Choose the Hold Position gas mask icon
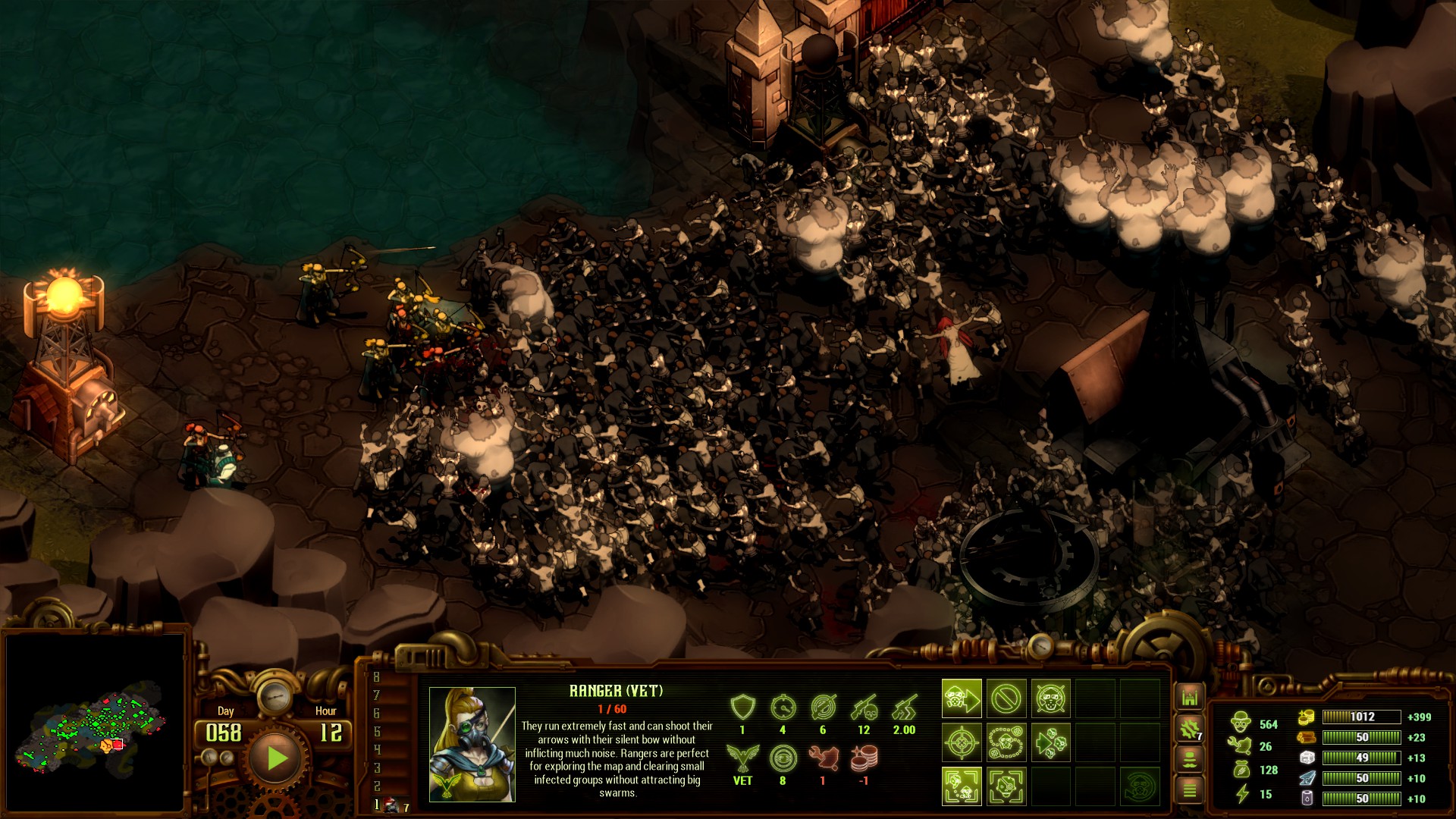The height and width of the screenshot is (819, 1456). [x=1050, y=698]
